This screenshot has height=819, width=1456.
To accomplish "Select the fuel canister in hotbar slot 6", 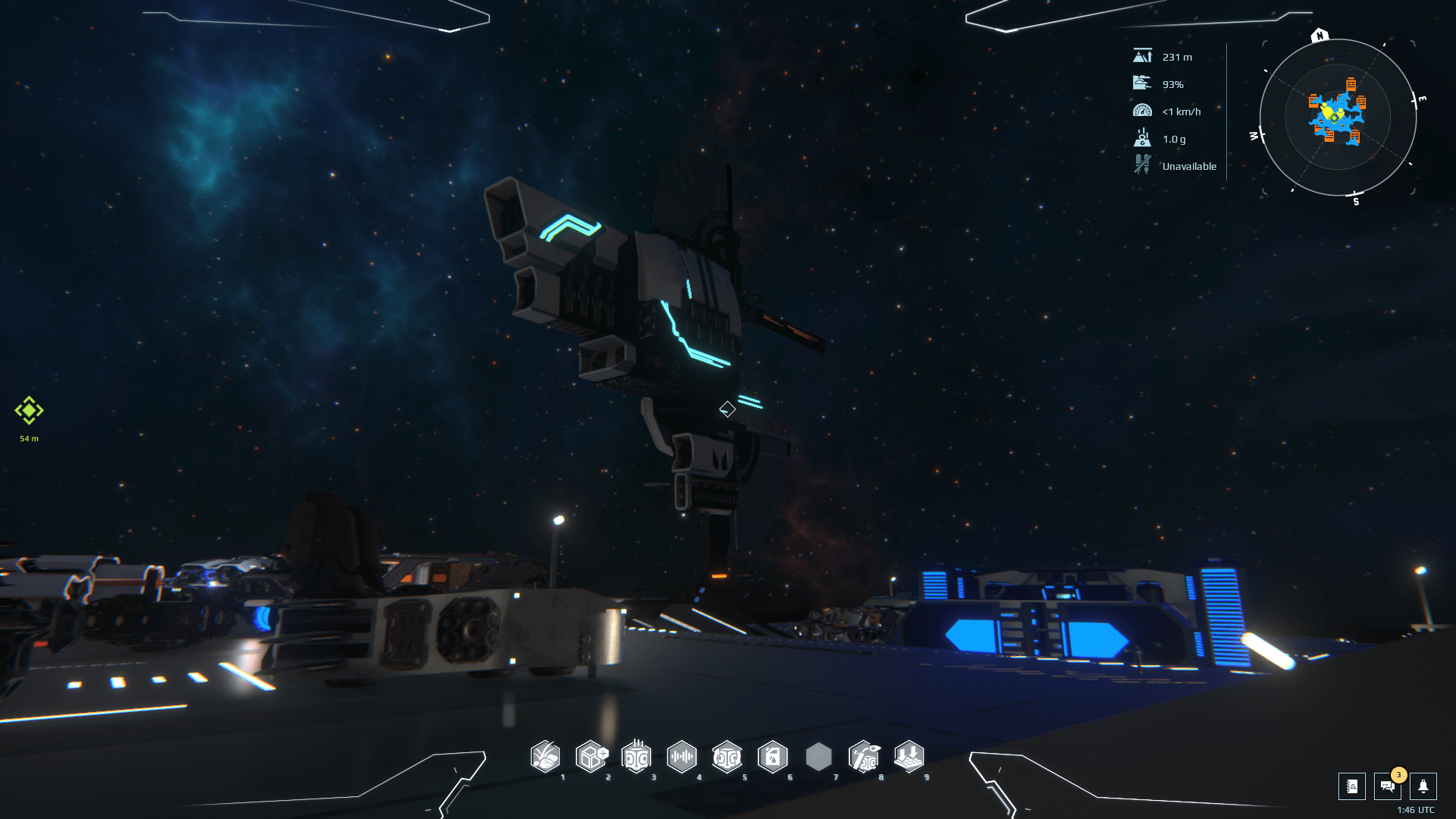I will [774, 758].
